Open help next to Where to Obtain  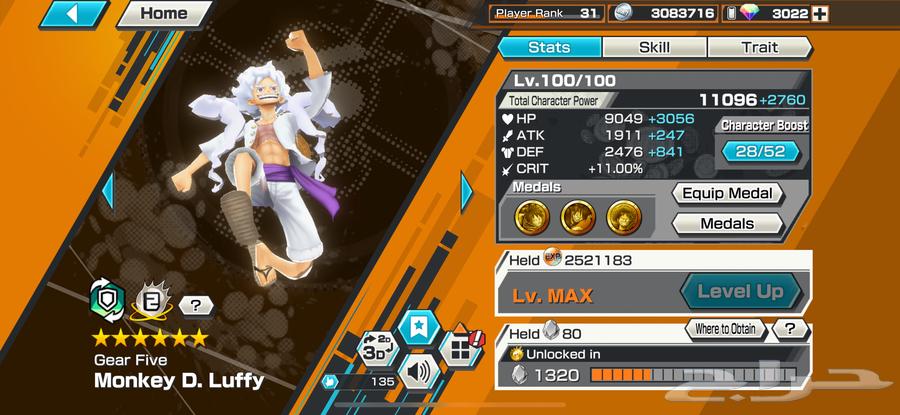pyautogui.click(x=790, y=329)
